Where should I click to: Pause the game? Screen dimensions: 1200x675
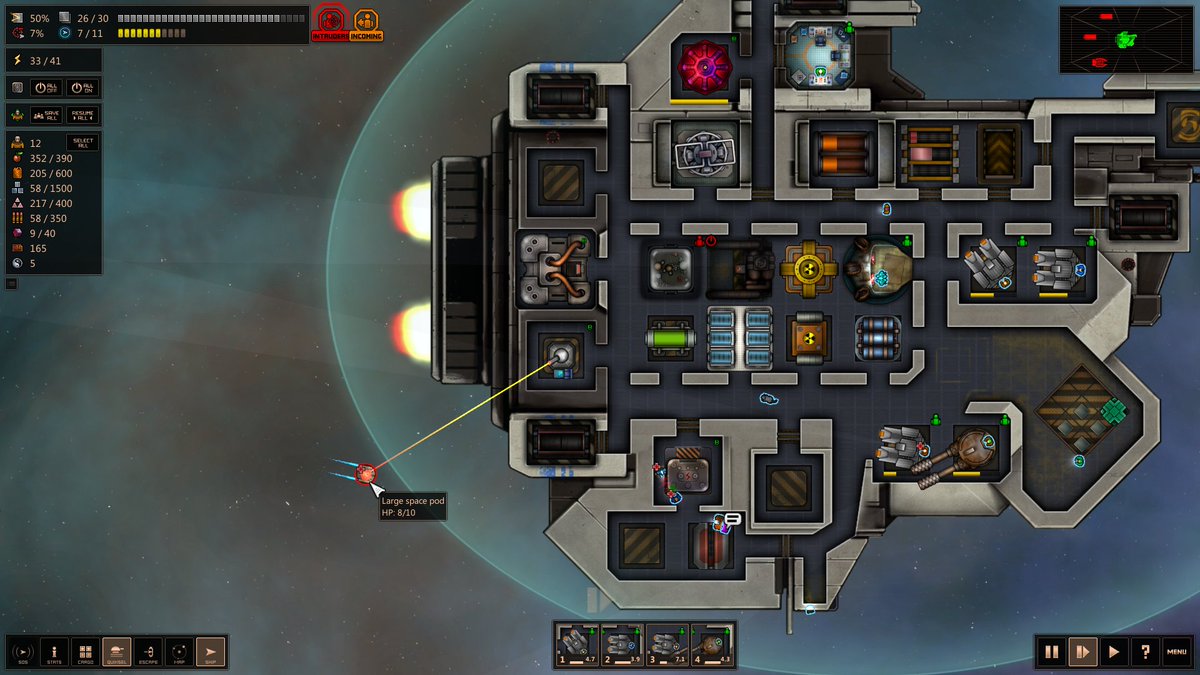point(1051,652)
